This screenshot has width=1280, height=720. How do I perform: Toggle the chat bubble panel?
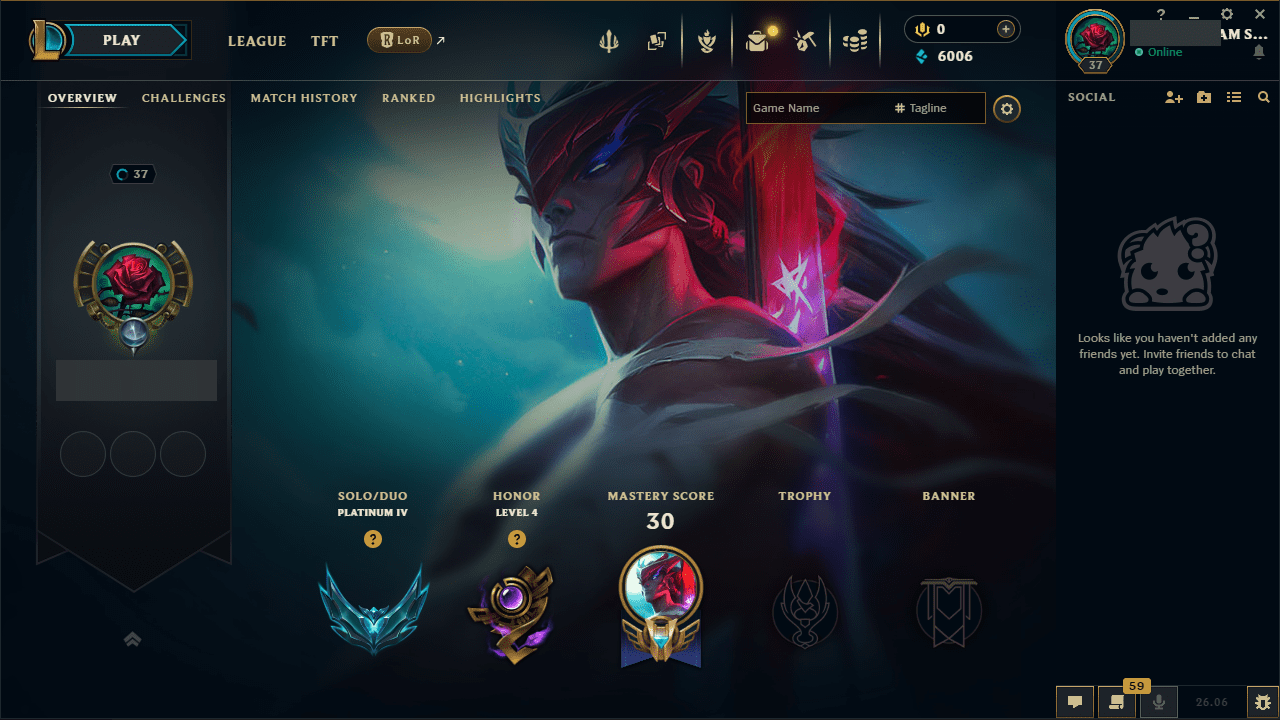pos(1075,701)
